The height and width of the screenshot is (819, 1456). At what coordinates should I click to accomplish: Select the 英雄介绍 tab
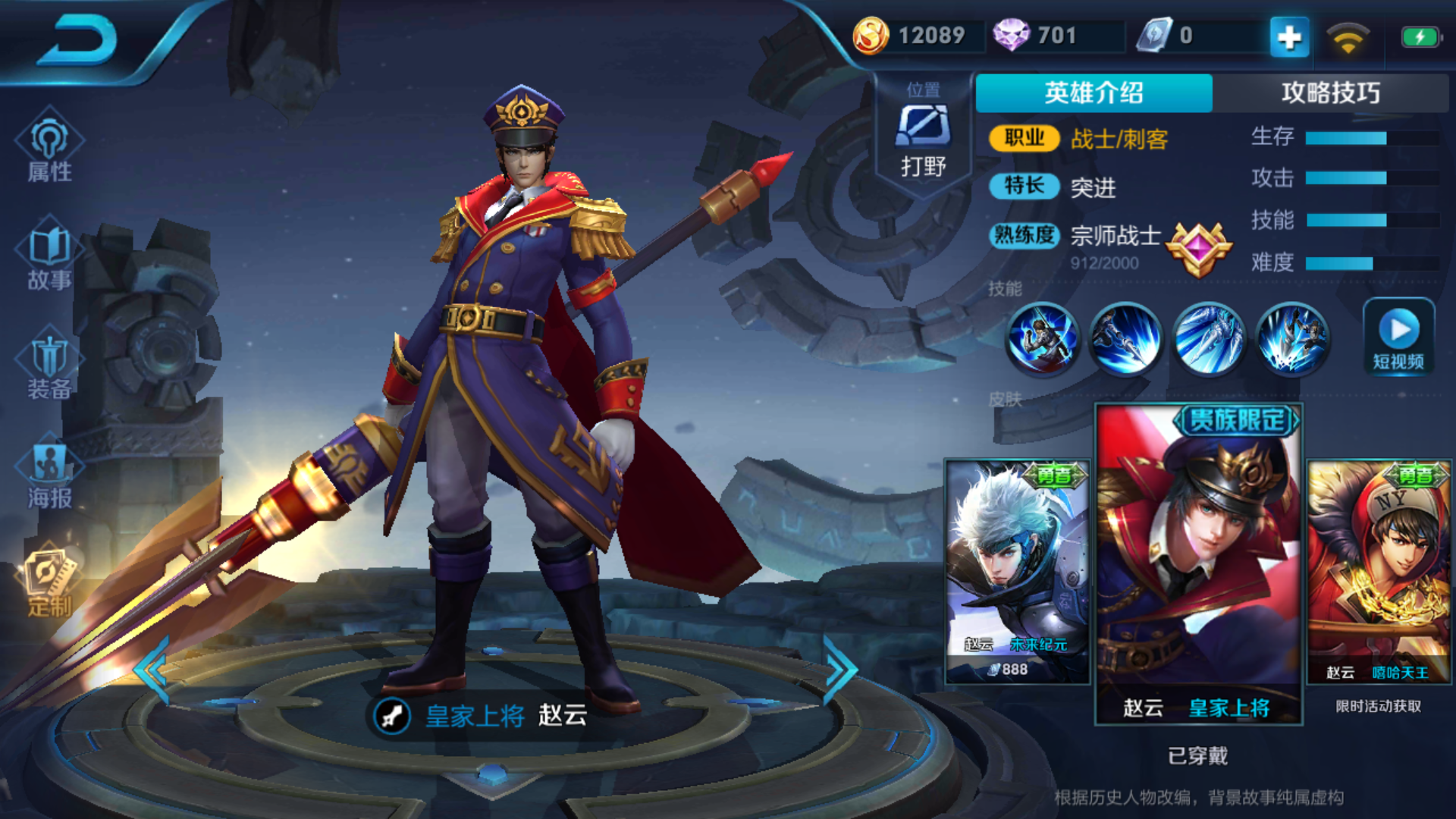tap(1094, 93)
